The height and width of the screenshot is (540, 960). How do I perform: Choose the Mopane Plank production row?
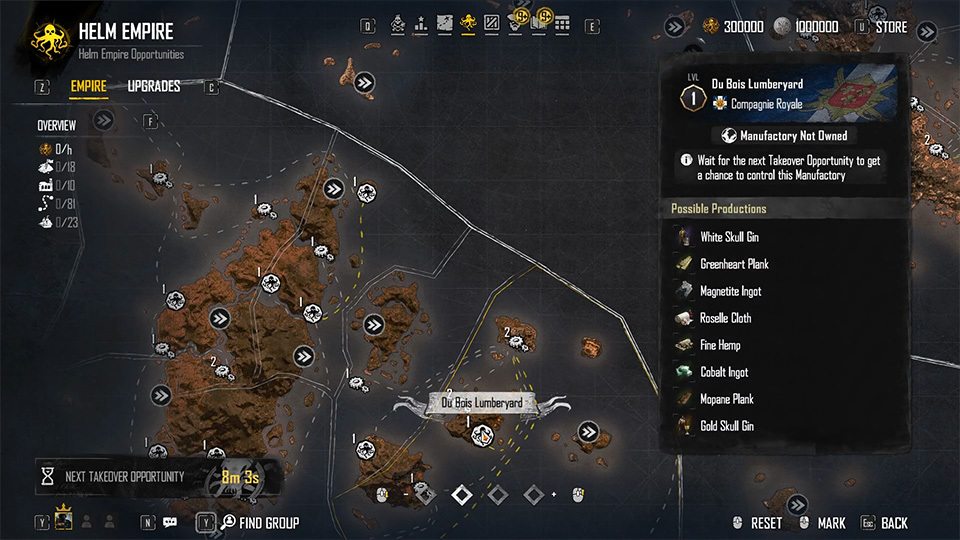726,399
